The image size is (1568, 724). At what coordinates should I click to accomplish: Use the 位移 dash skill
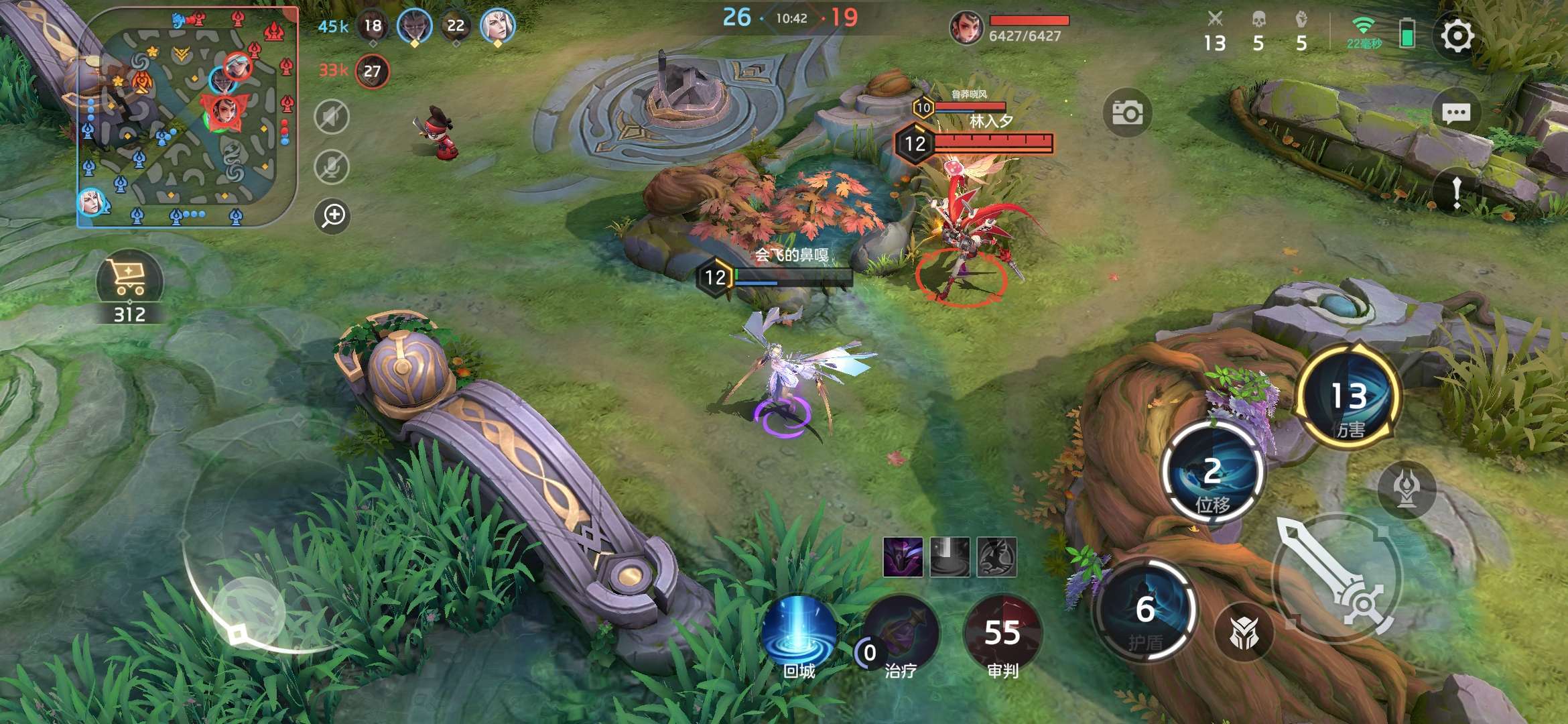point(1212,471)
